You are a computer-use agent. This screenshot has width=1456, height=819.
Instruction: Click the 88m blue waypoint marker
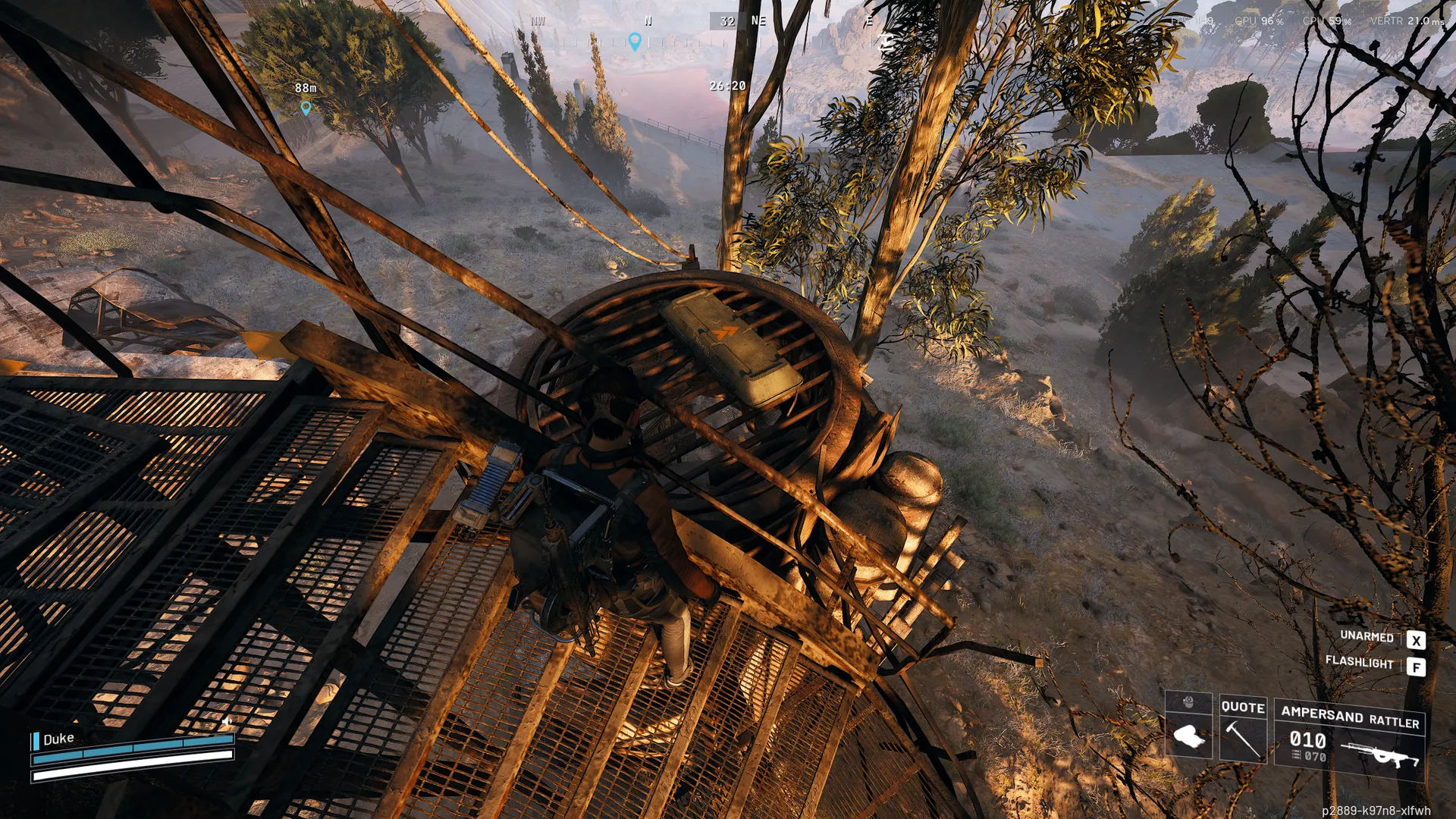[306, 108]
